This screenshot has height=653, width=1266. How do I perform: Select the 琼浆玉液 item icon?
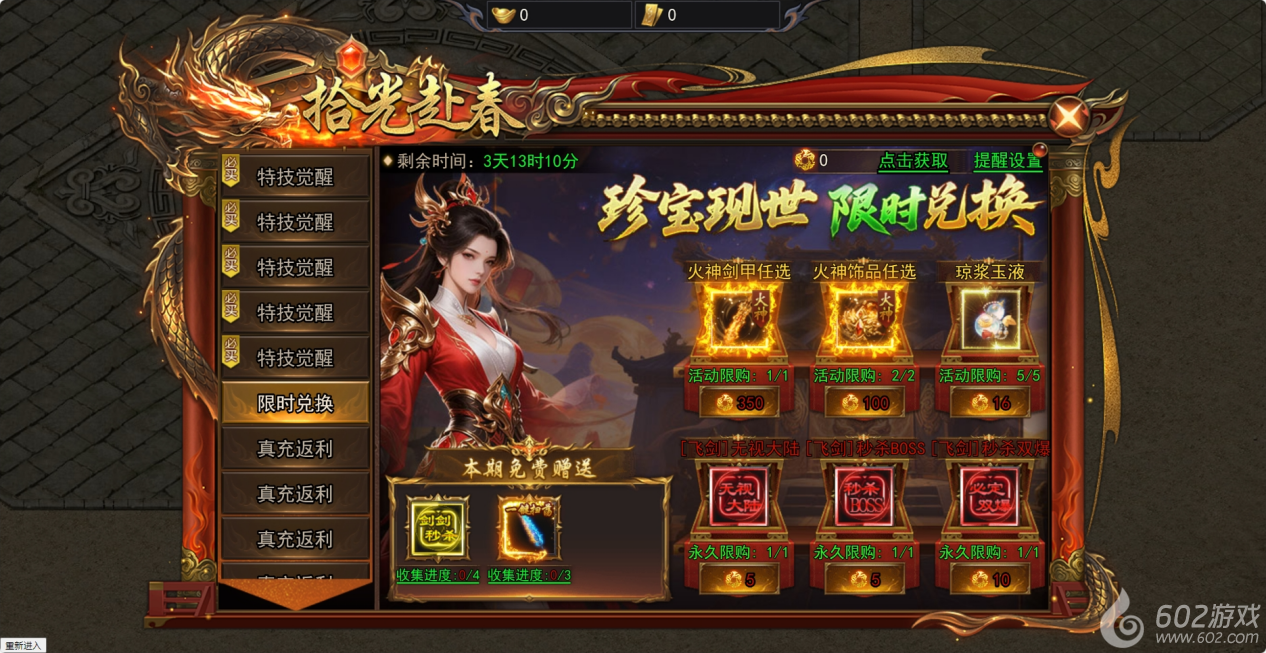(x=989, y=319)
